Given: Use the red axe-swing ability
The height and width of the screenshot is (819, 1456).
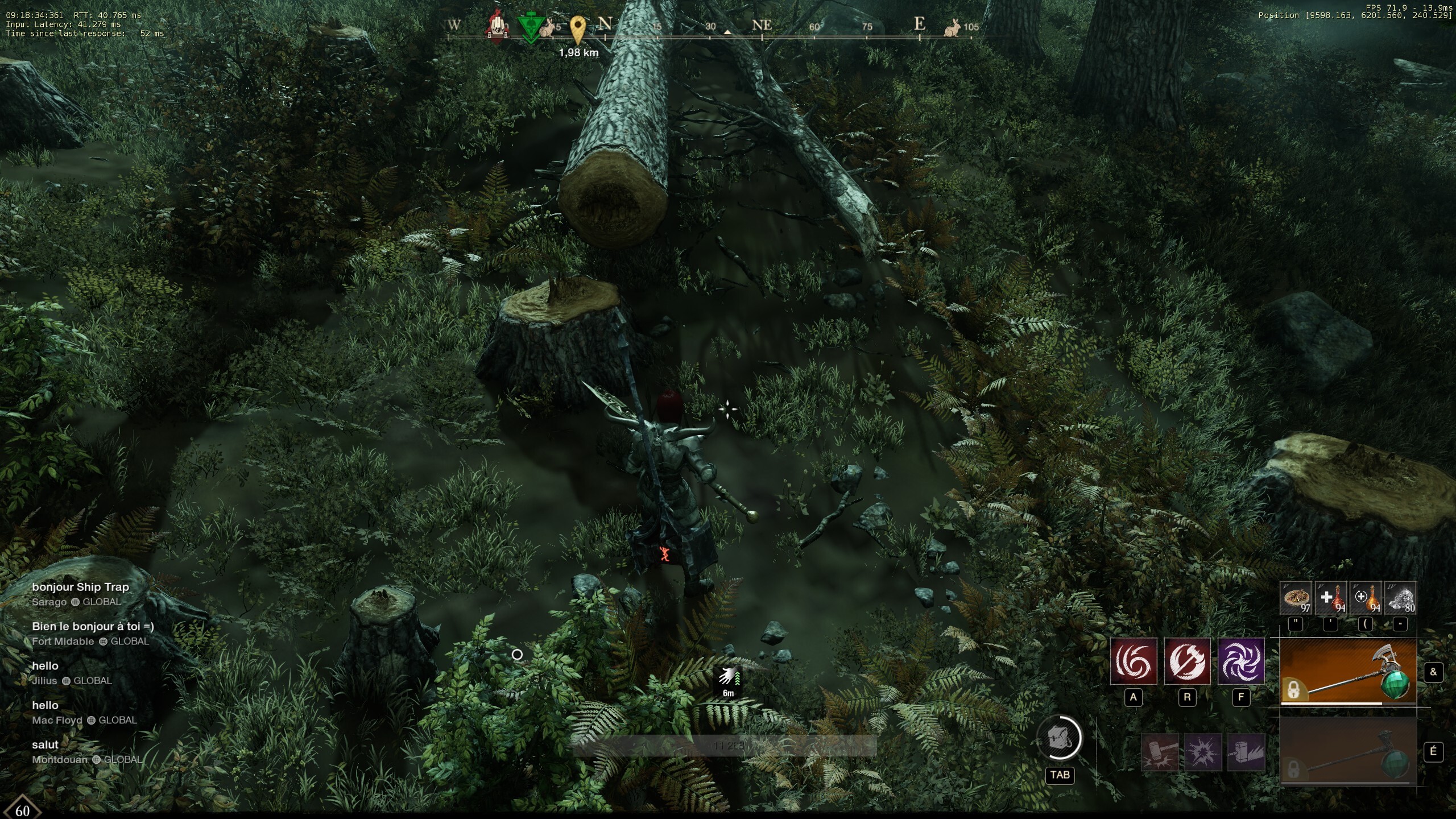Looking at the screenshot, I should (1187, 661).
